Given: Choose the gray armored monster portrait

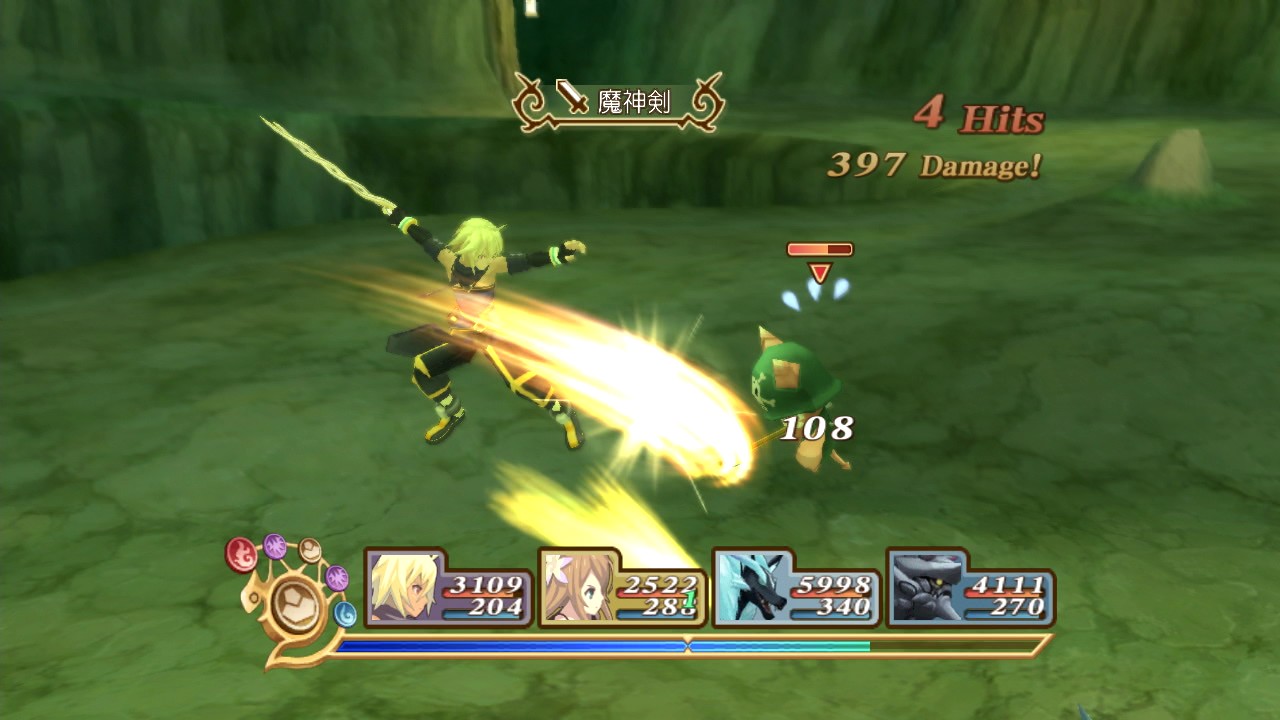Looking at the screenshot, I should [x=924, y=588].
